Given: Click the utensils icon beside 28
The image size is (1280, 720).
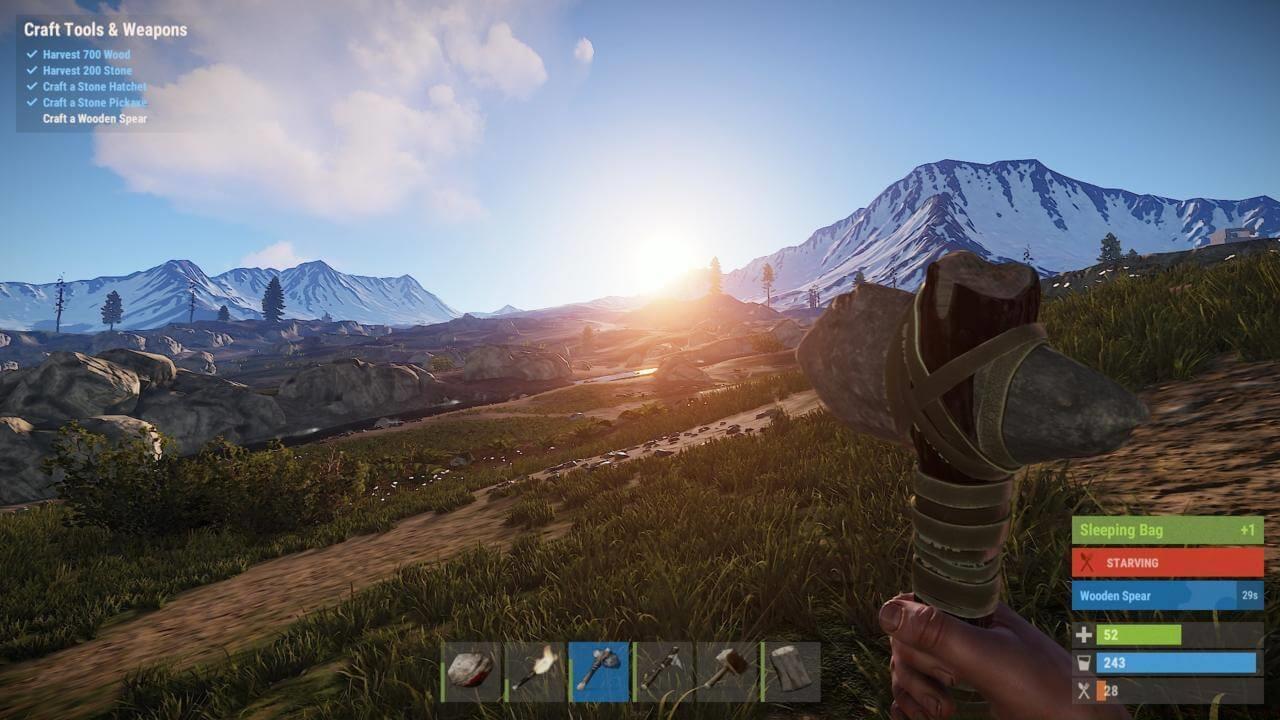Looking at the screenshot, I should tap(1084, 690).
